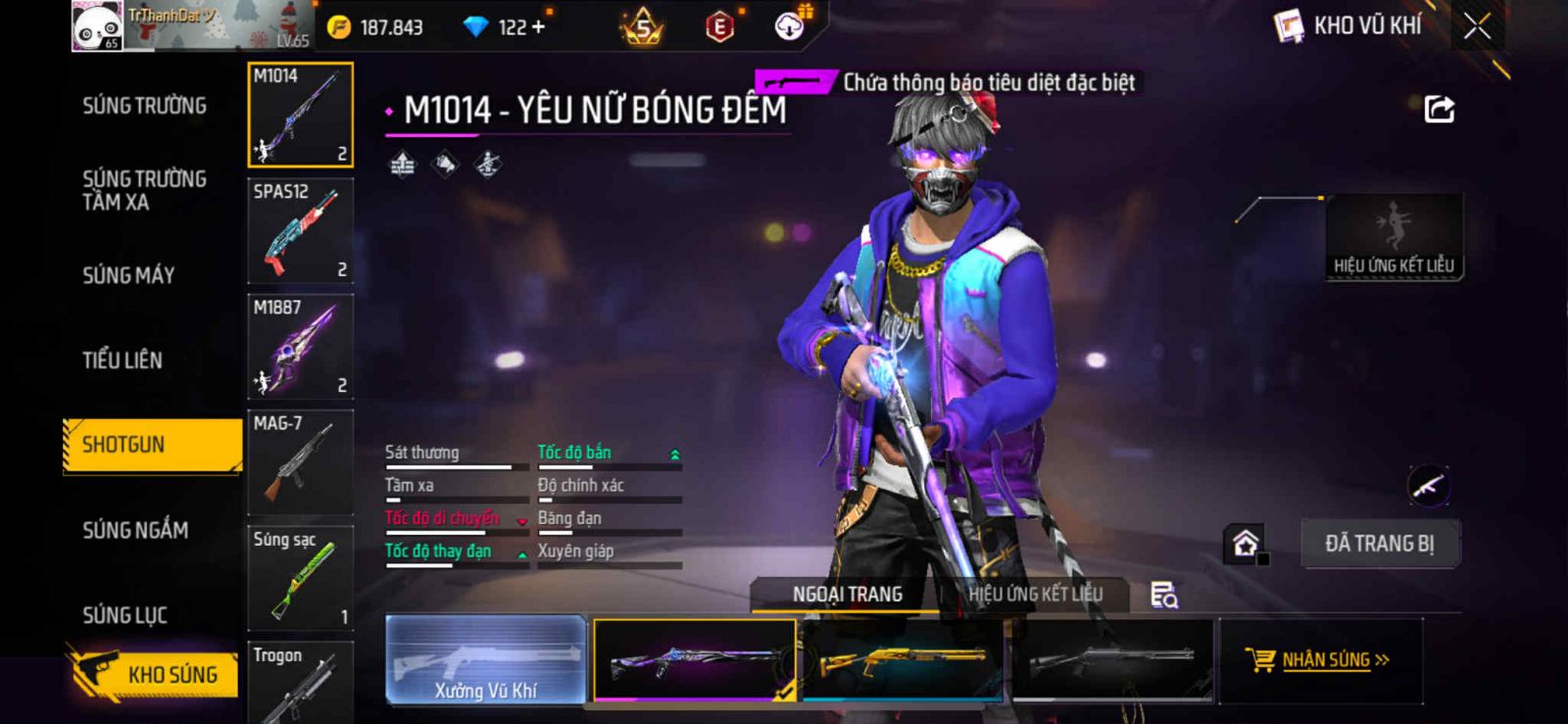
Task: Select the Súng Trường category
Action: [144, 106]
